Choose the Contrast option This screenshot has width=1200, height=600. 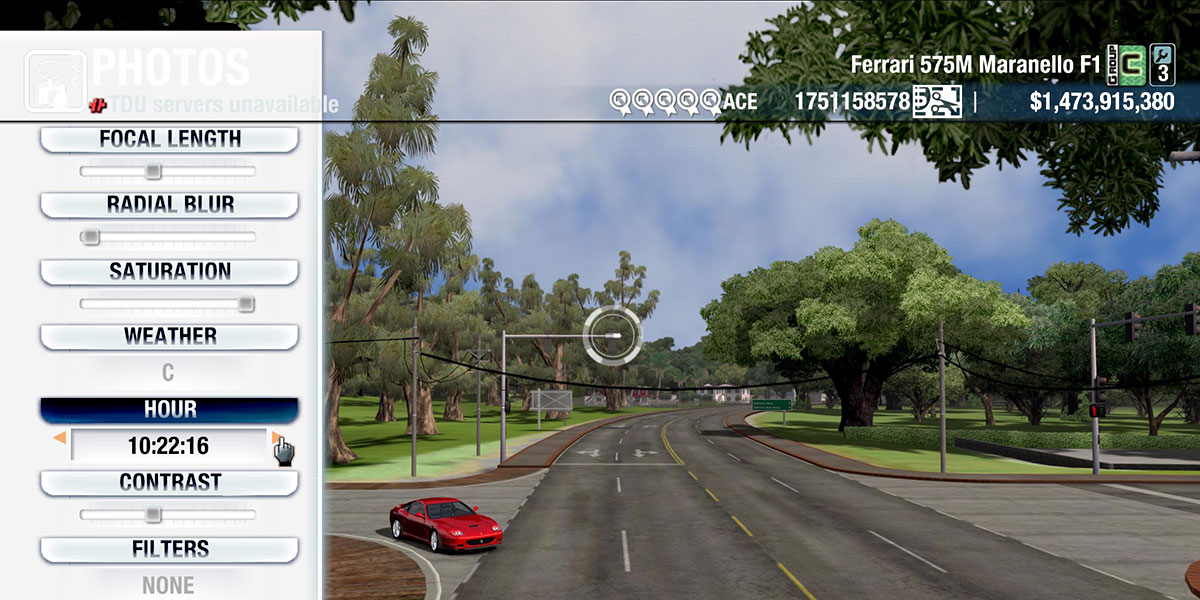[169, 482]
